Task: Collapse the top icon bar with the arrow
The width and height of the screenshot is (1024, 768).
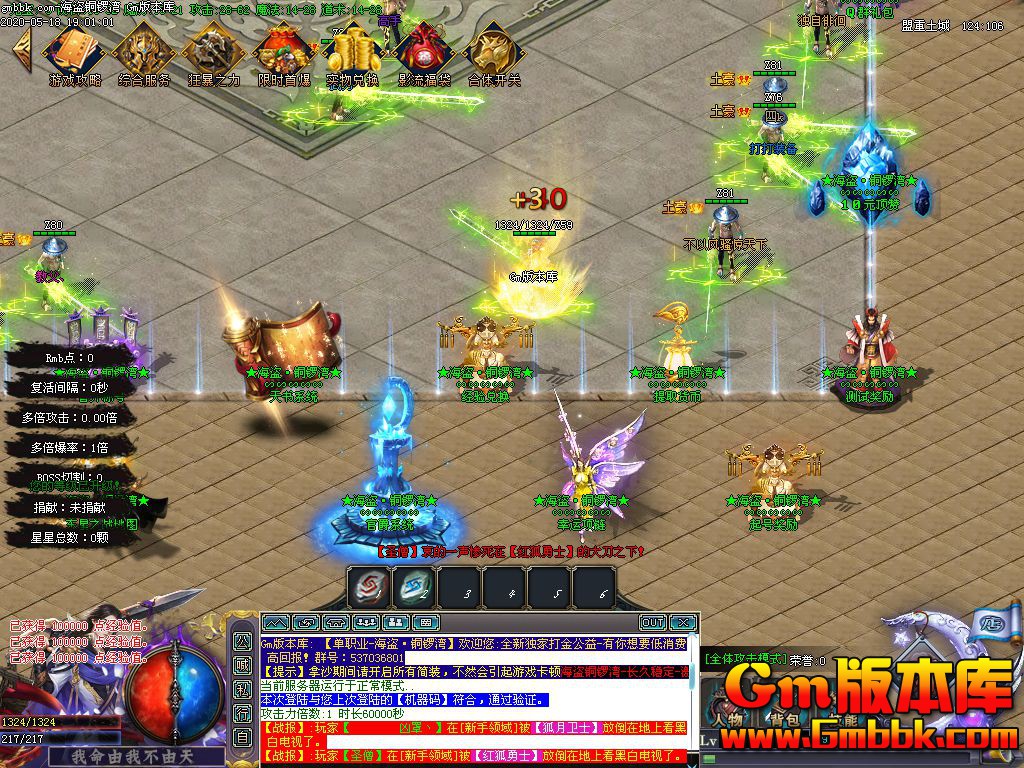Action: 21,45
